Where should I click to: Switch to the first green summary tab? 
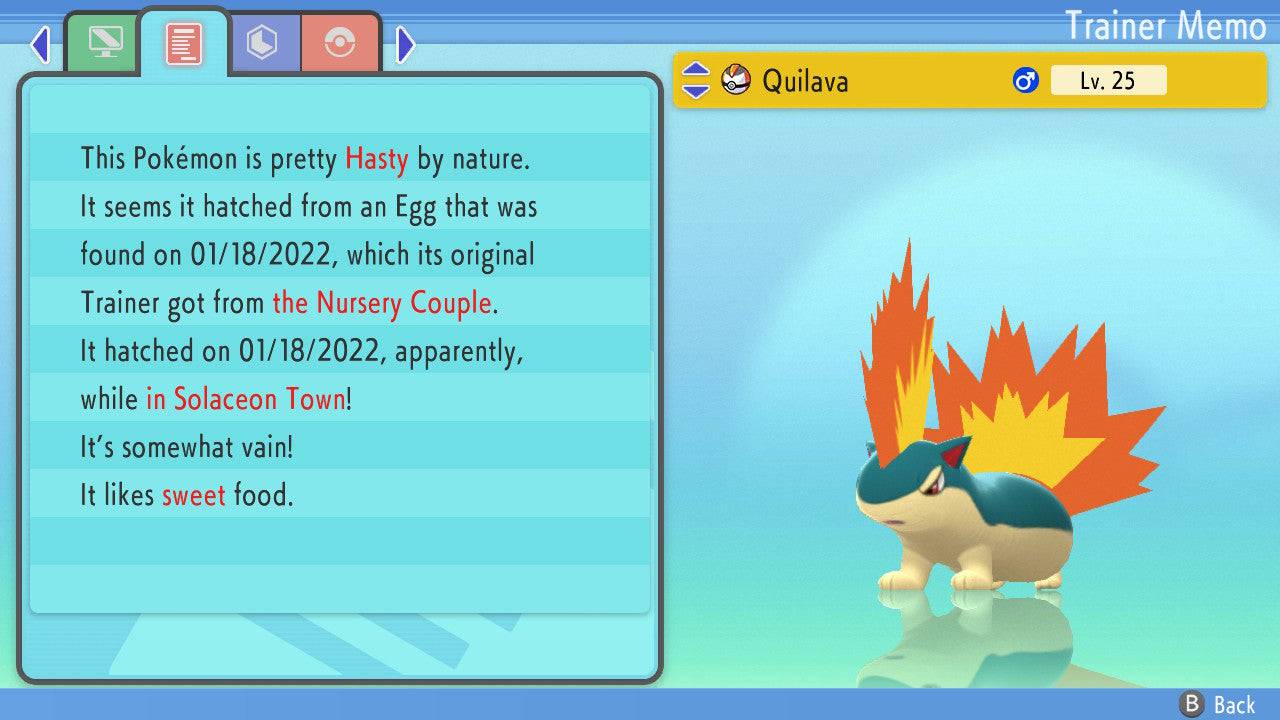tap(102, 42)
